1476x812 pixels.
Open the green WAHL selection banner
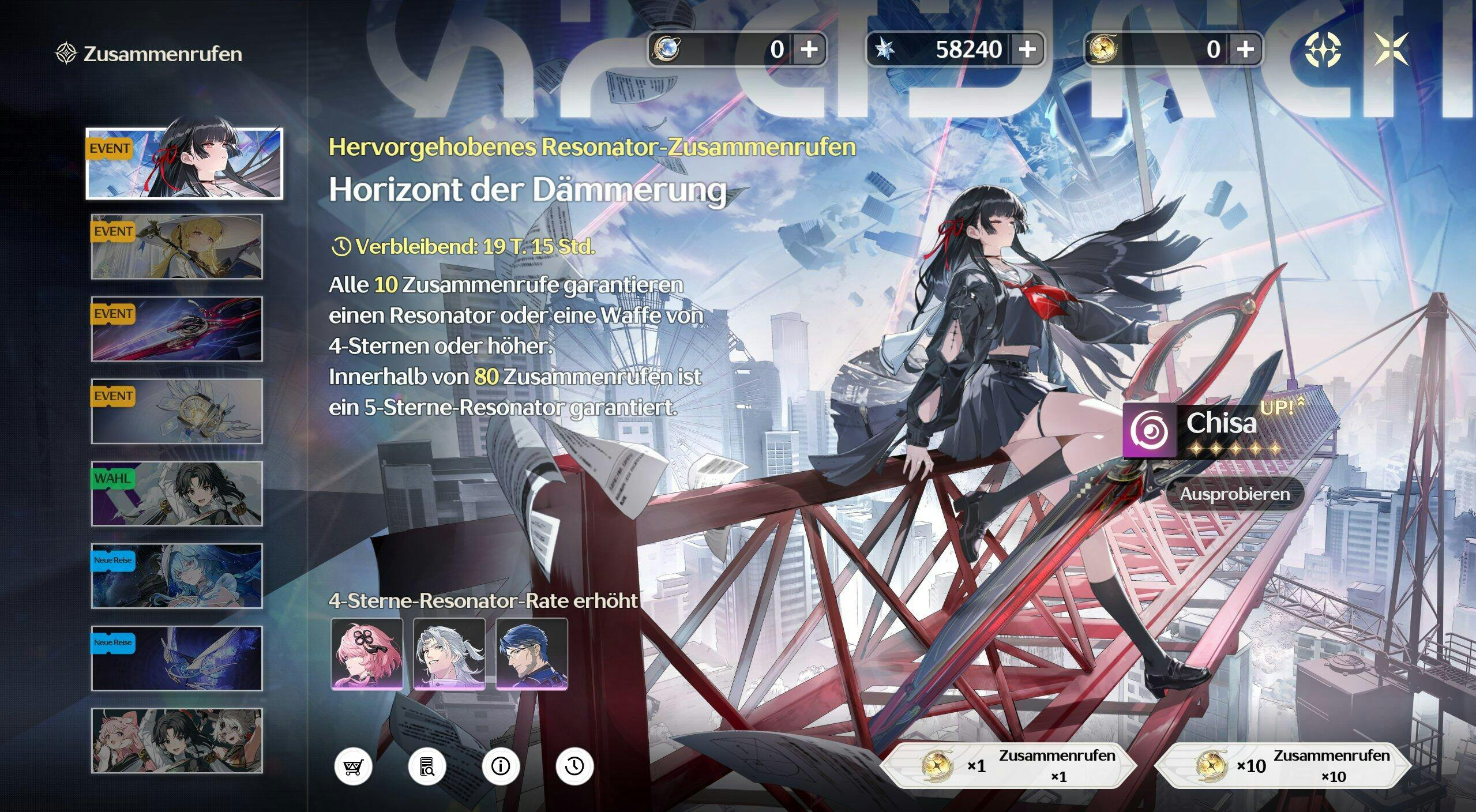[176, 494]
